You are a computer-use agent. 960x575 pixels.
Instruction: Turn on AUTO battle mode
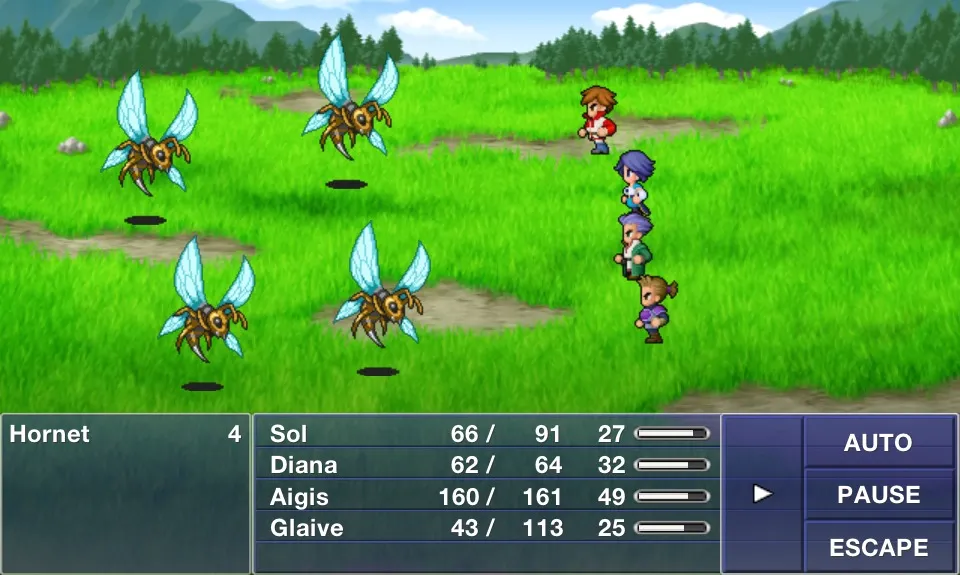[878, 442]
